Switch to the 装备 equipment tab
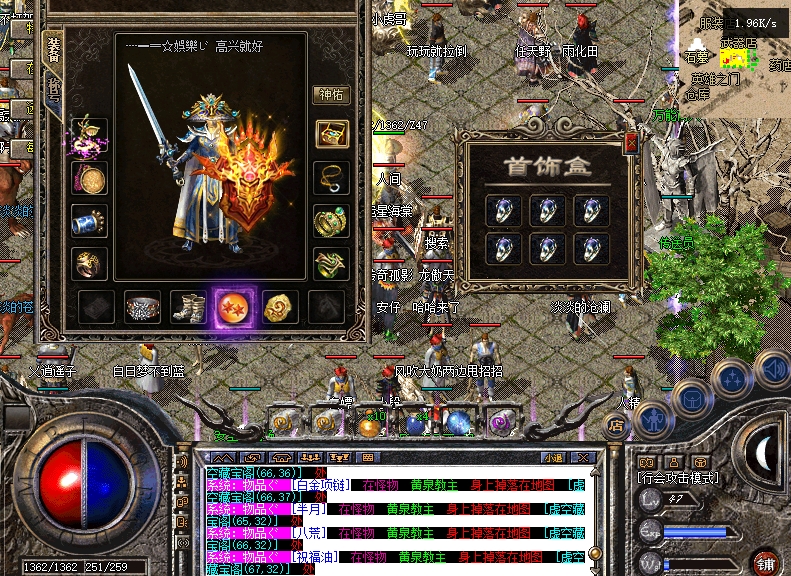 click(53, 52)
